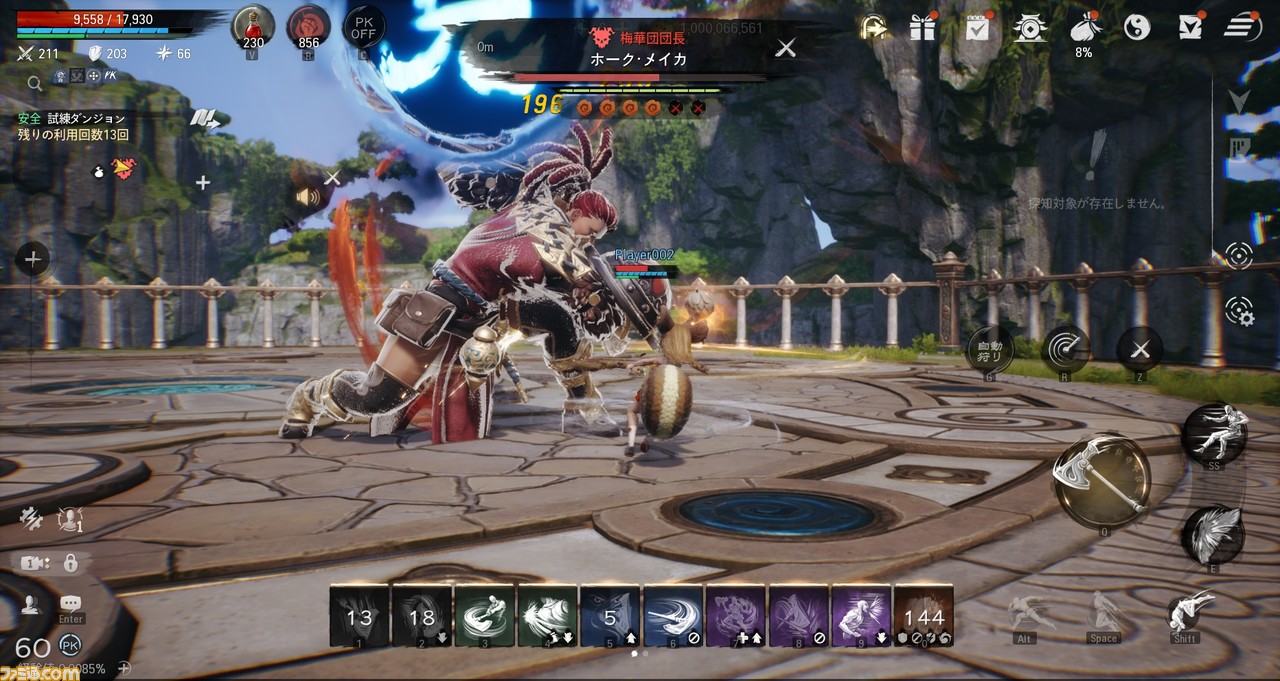Activate the dash sprint skill icon
The width and height of the screenshot is (1280, 681).
click(1213, 432)
